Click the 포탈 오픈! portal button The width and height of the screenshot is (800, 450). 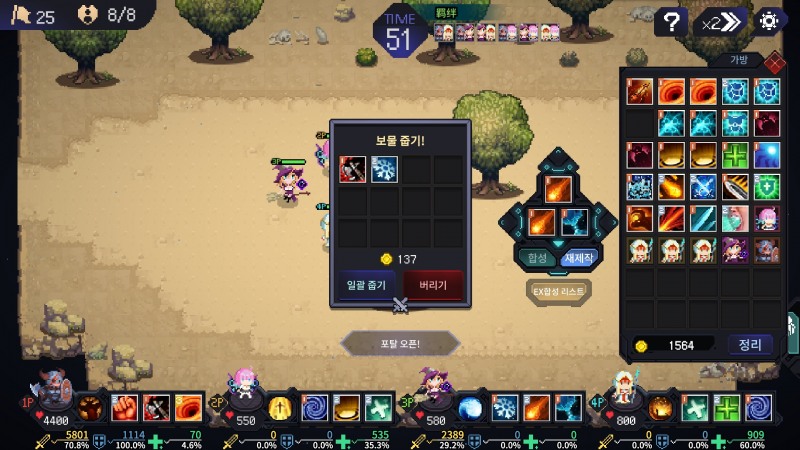[400, 343]
